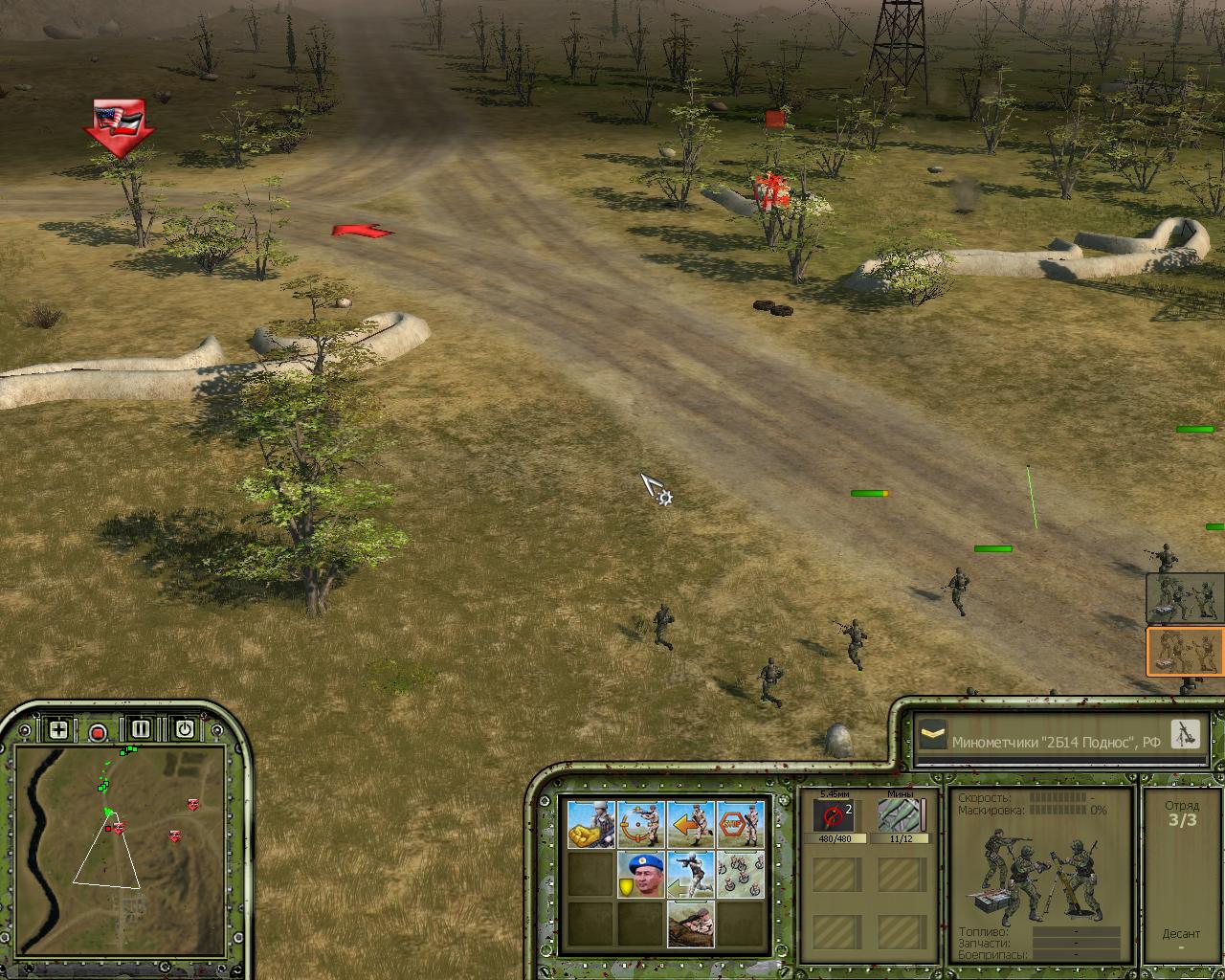Viewport: 1225px width, 980px height.
Task: Click the mortar unit type icon
Action: tap(1185, 734)
